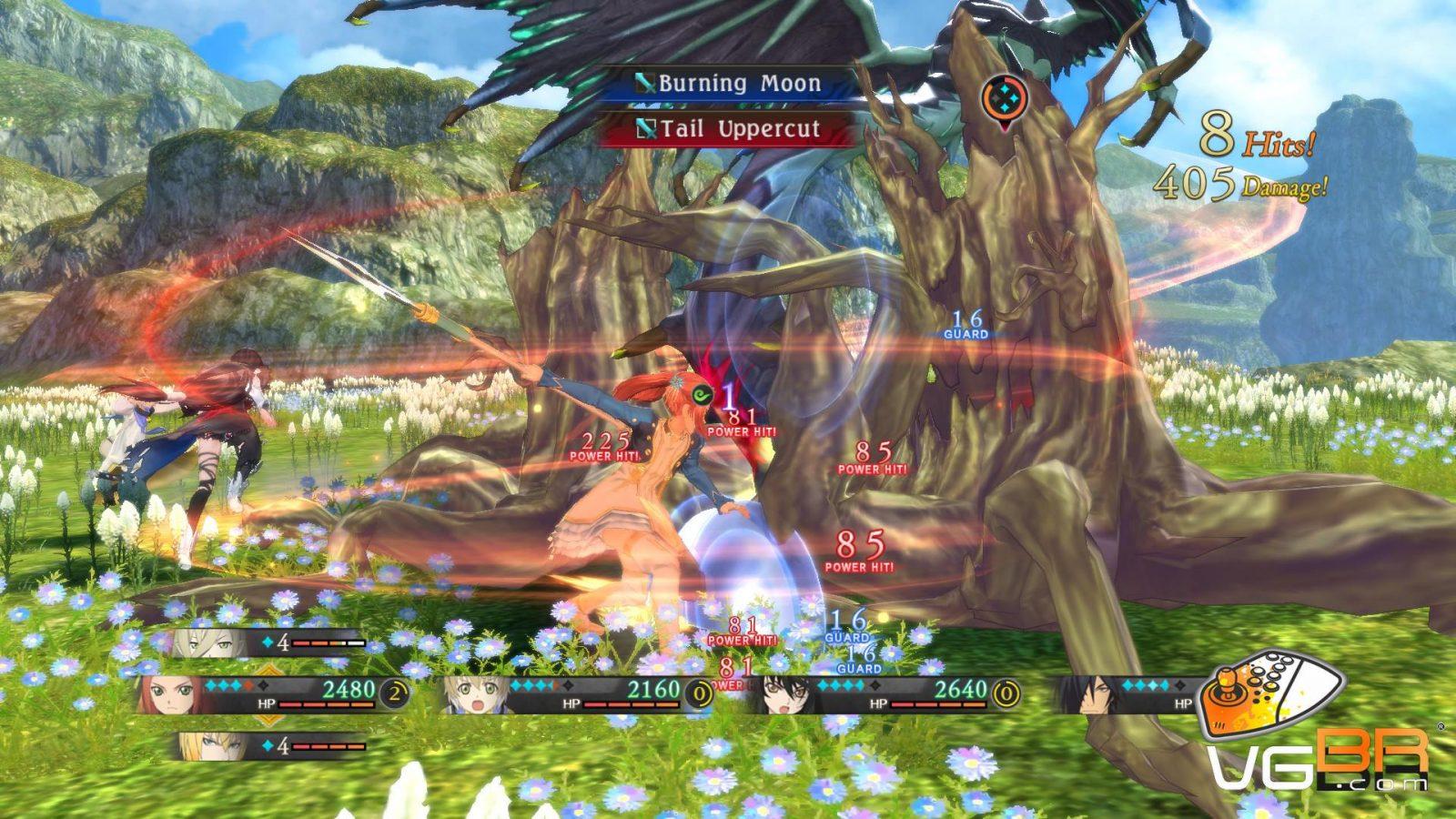Image resolution: width=1456 pixels, height=819 pixels.
Task: Switch in the lower reserve party member
Action: [x=202, y=745]
